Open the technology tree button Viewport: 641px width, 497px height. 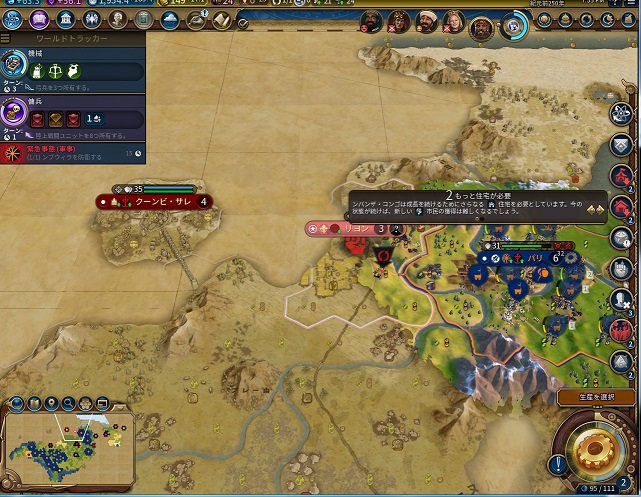[x=13, y=21]
